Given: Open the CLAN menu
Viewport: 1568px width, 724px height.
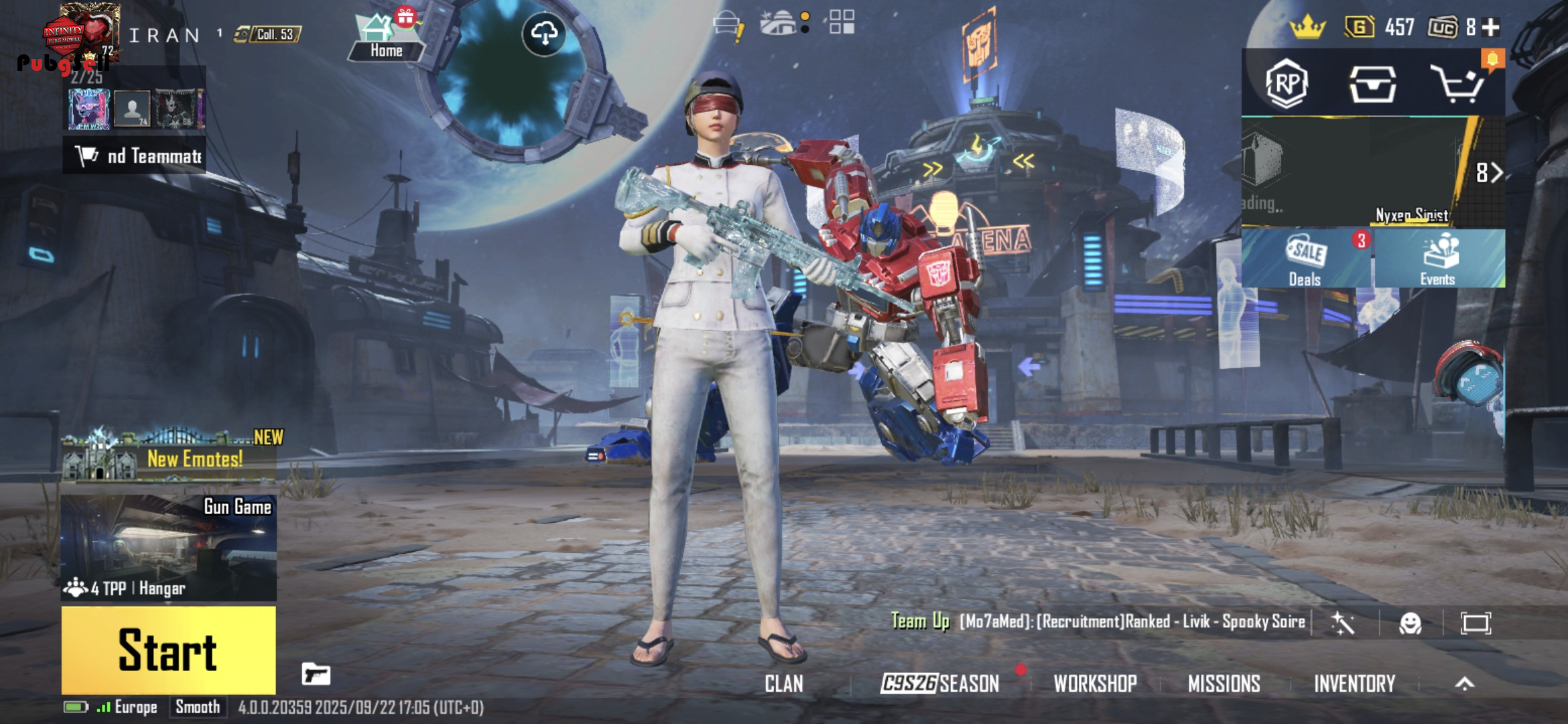Looking at the screenshot, I should (x=783, y=684).
